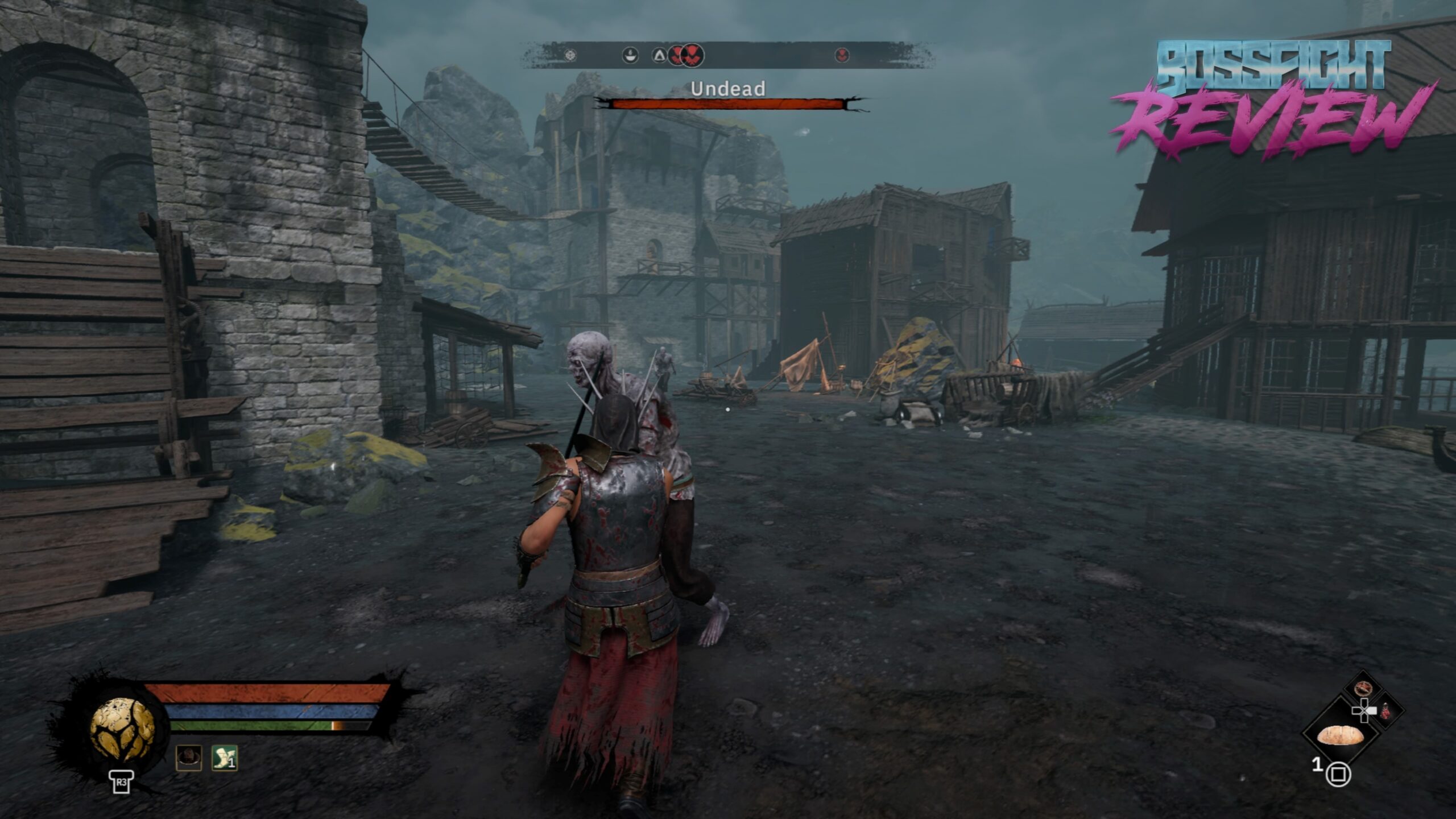Click the white triangle compass marker
1456x819 pixels.
pos(659,55)
